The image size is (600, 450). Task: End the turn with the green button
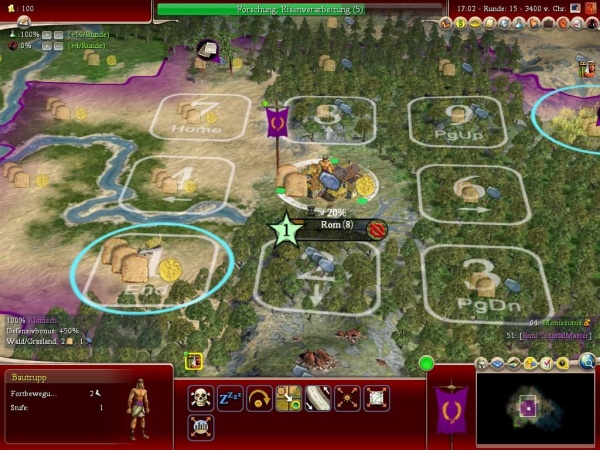(427, 363)
